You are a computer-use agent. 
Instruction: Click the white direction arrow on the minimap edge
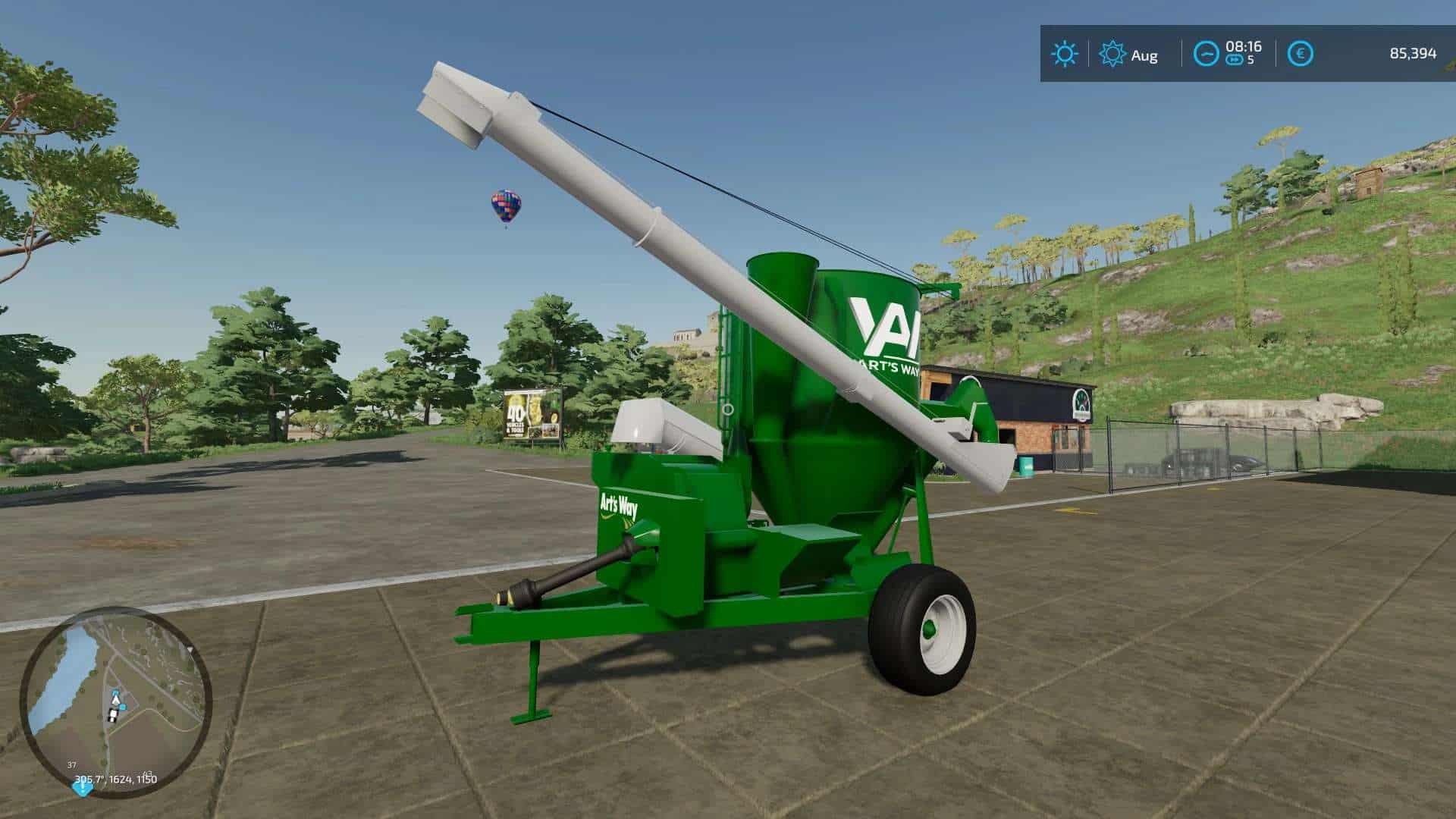click(190, 649)
